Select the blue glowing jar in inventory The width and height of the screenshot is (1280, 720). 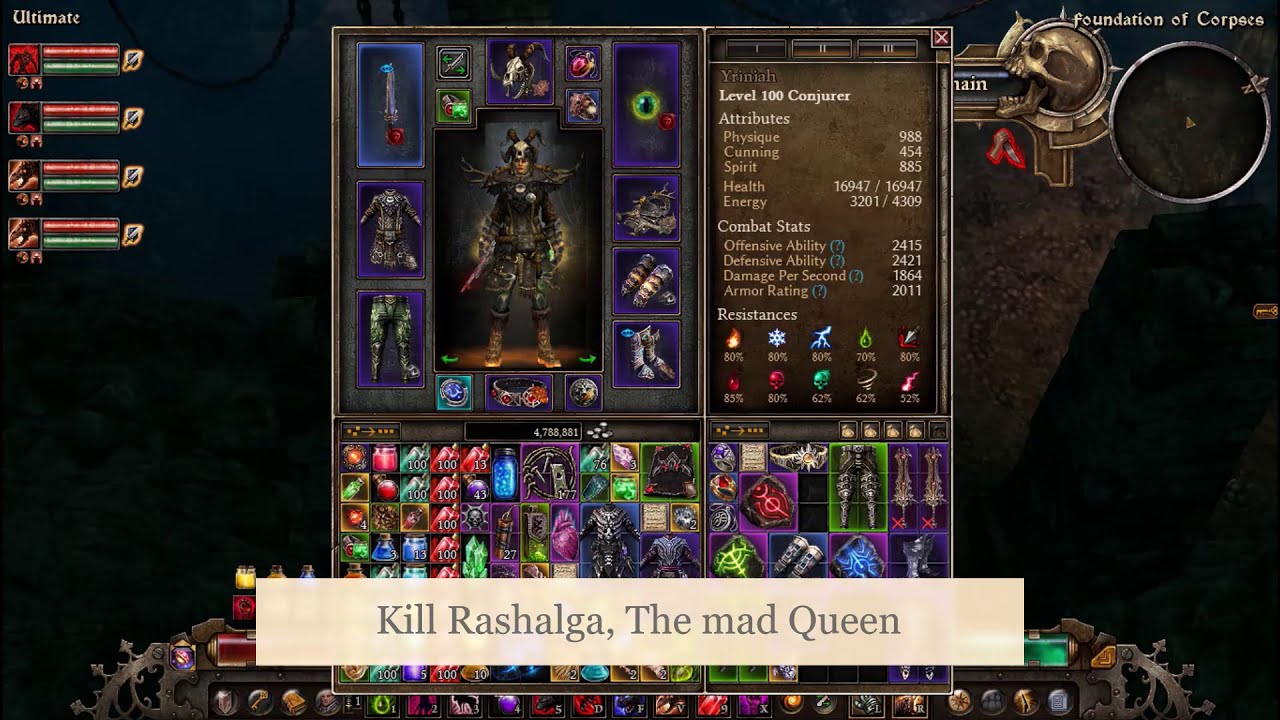pos(505,474)
